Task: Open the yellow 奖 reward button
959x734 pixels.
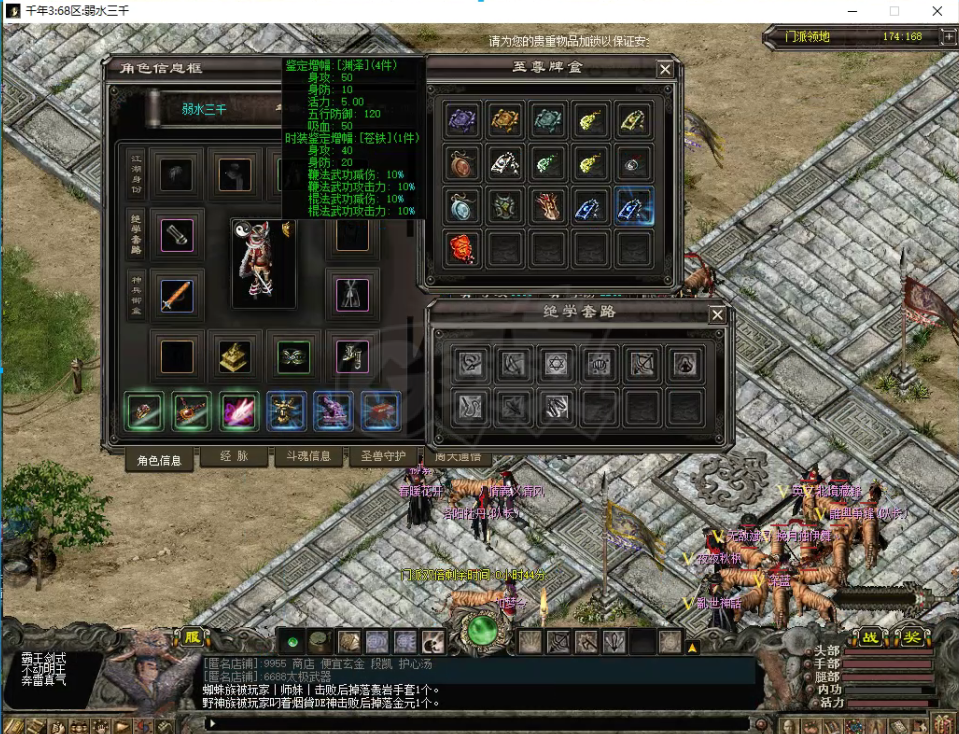Action: (912, 637)
